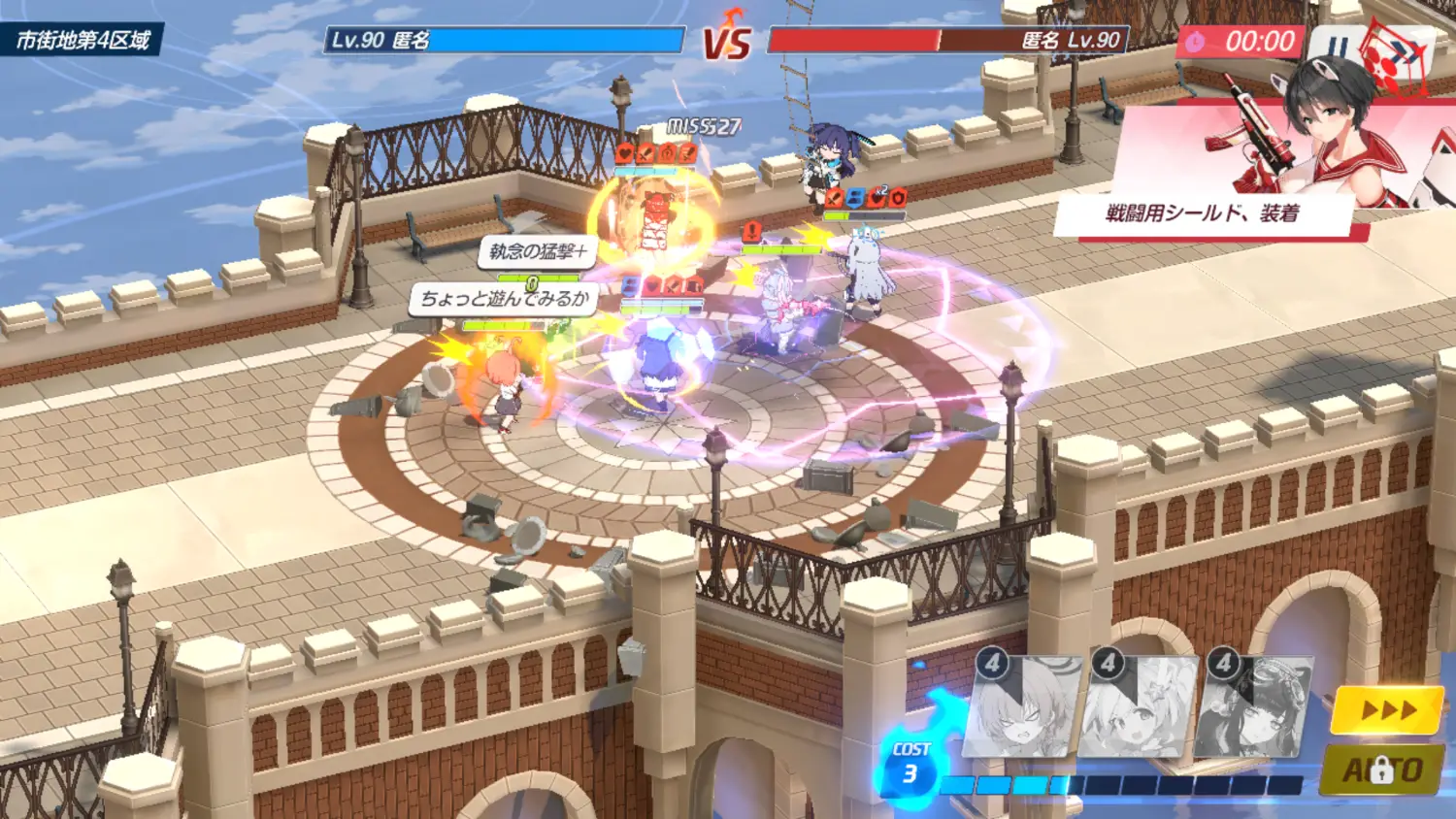Select the angry orange-haired girl skill card

click(x=1020, y=707)
